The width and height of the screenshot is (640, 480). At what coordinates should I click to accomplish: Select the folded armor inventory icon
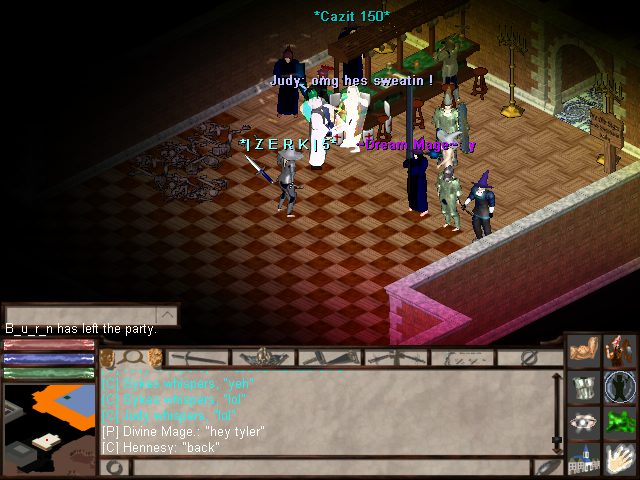584,387
